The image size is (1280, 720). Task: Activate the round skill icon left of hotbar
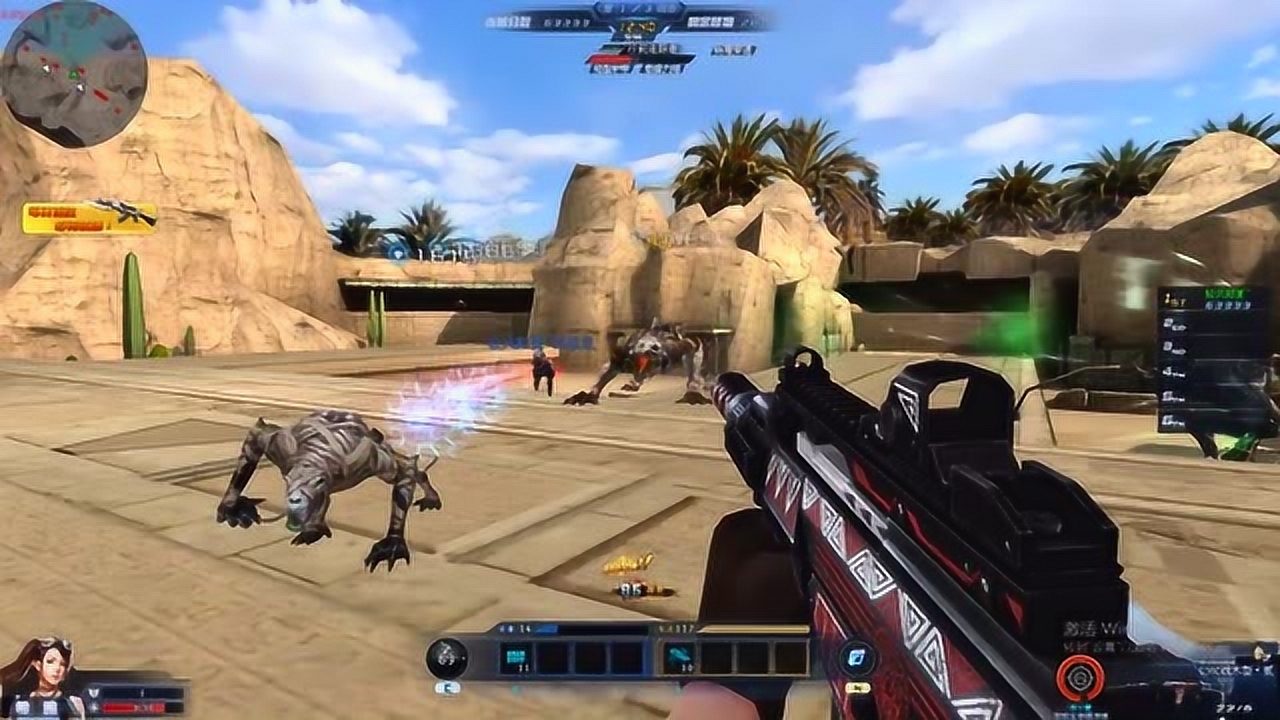pyautogui.click(x=446, y=657)
